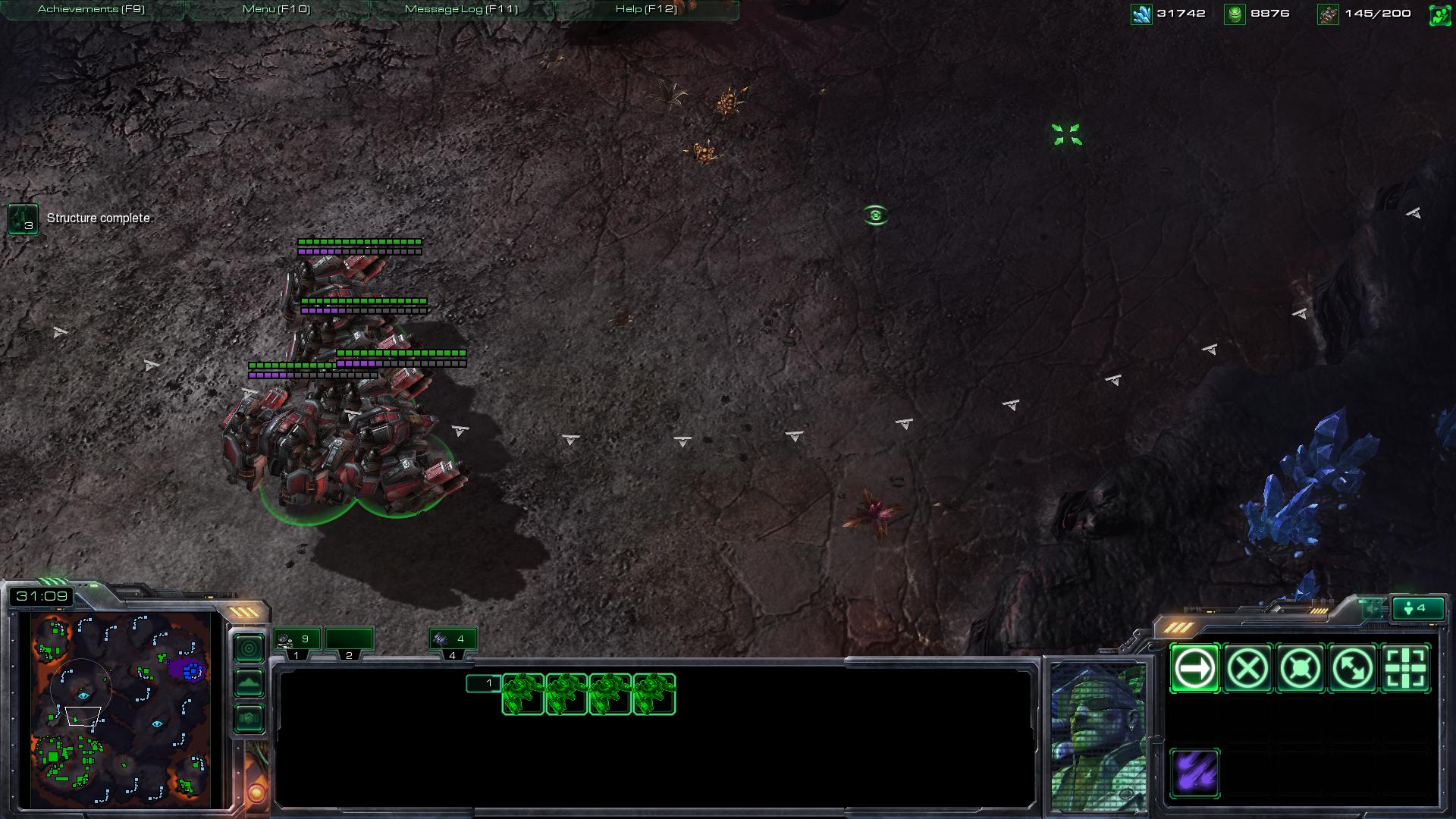
Task: Choose the Patrol command
Action: tap(1353, 668)
